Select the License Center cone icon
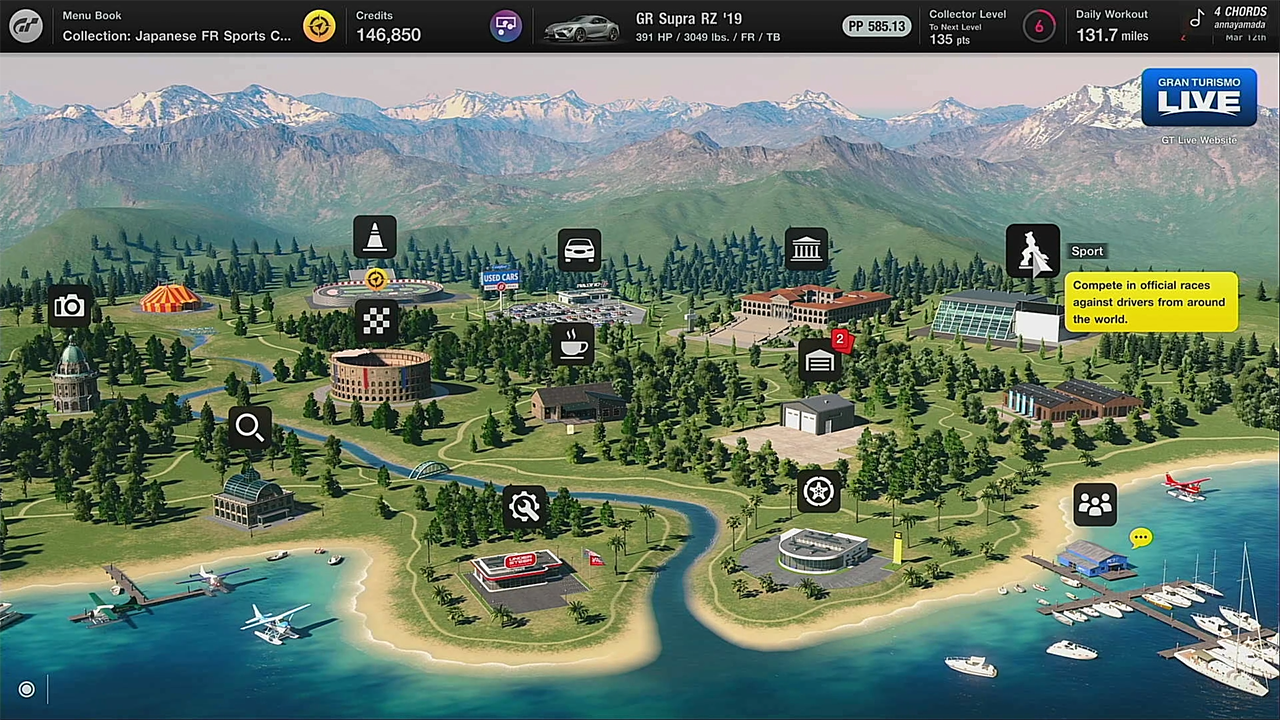 pos(375,238)
